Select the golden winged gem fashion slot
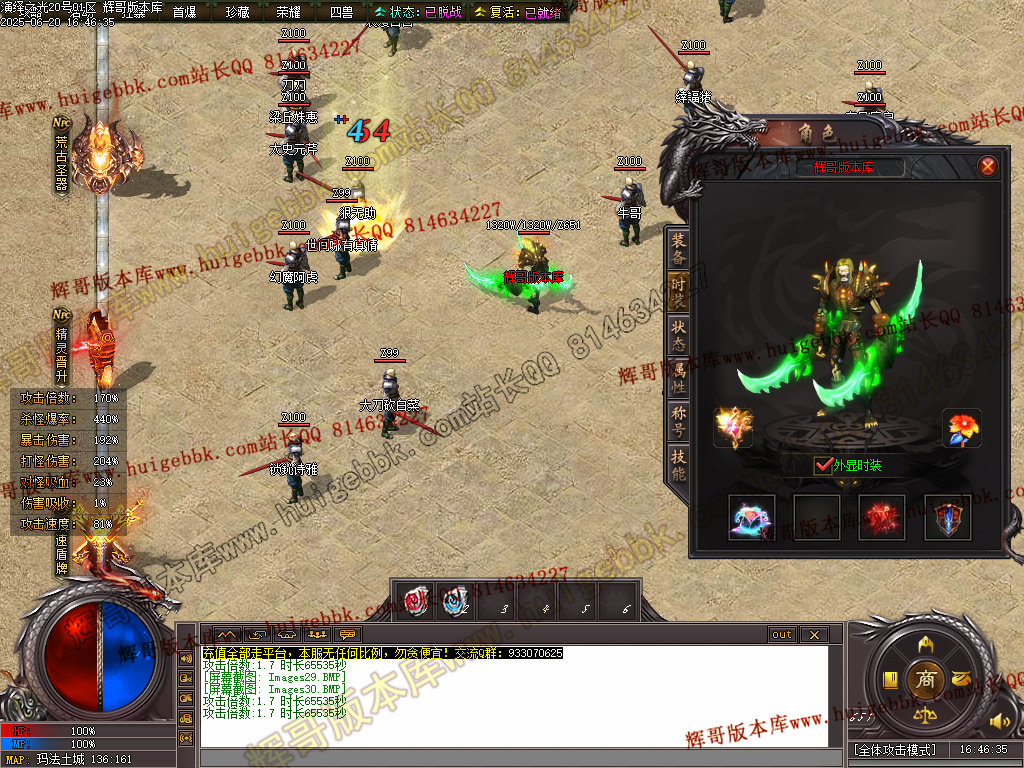This screenshot has width=1024, height=768. point(733,428)
